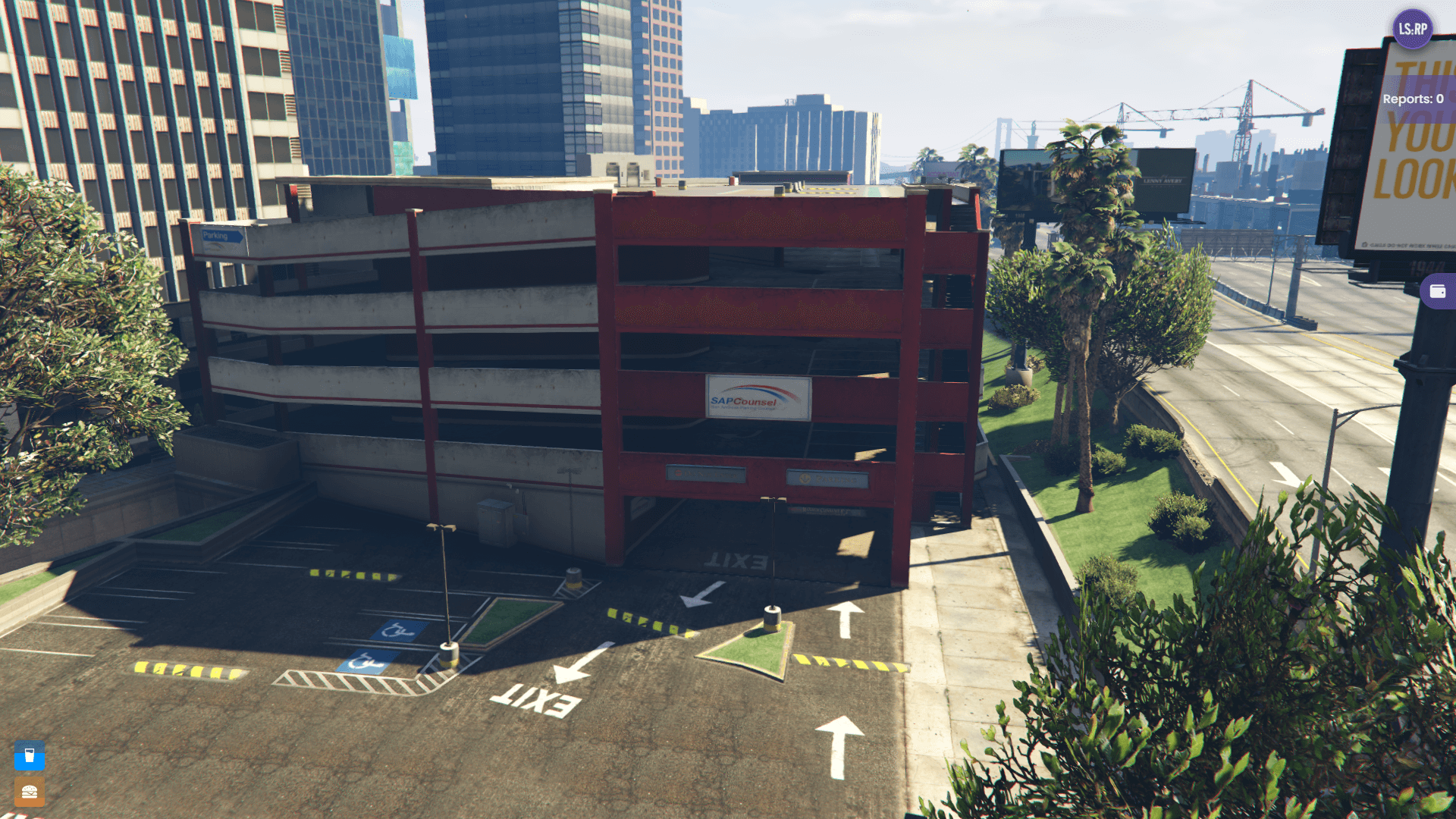Click the EXIT text painted on road
This screenshot has height=819, width=1456.
(535, 700)
